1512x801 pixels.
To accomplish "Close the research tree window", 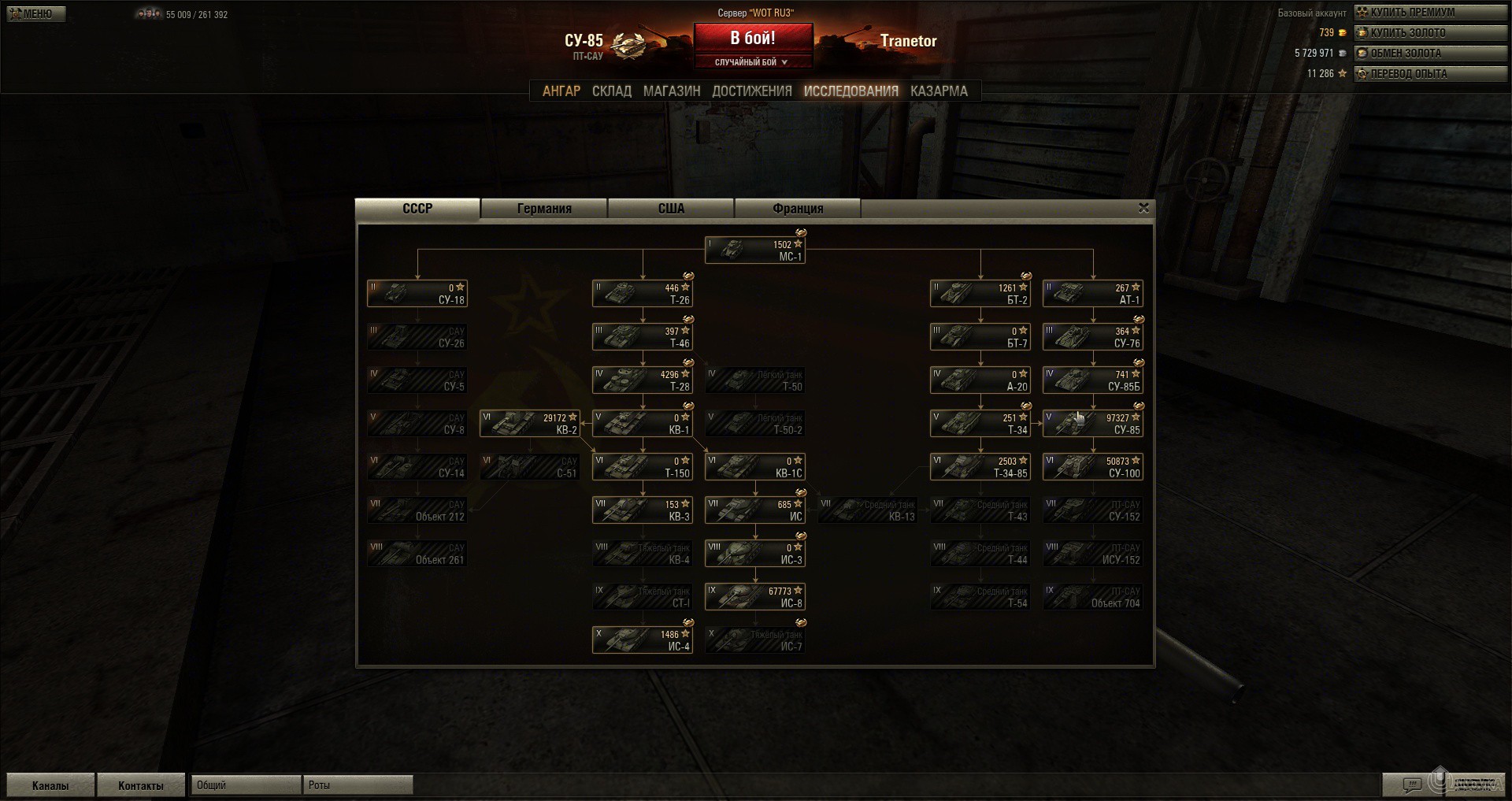I will point(1143,208).
